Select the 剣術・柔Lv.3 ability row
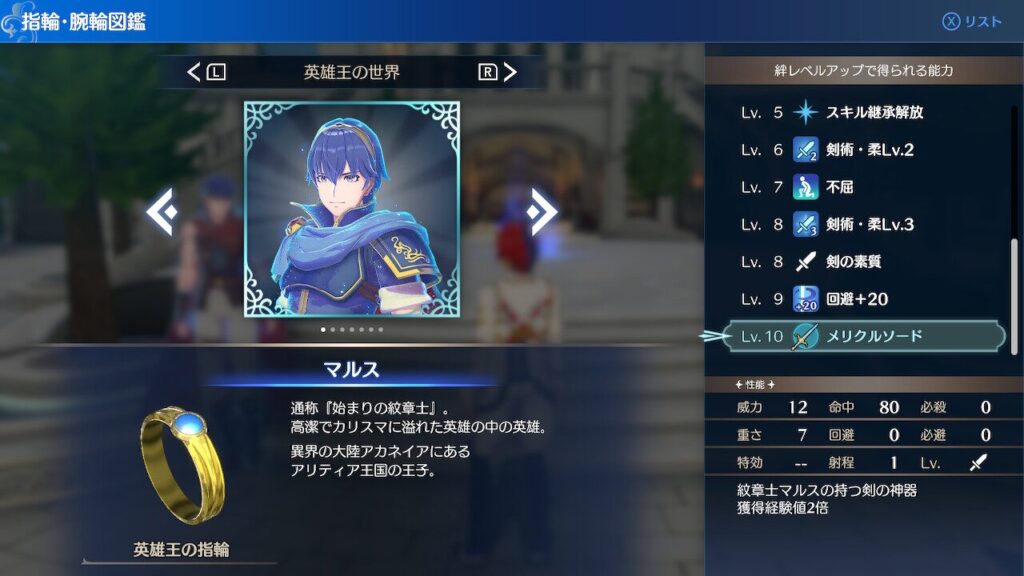This screenshot has height=576, width=1024. coord(853,225)
